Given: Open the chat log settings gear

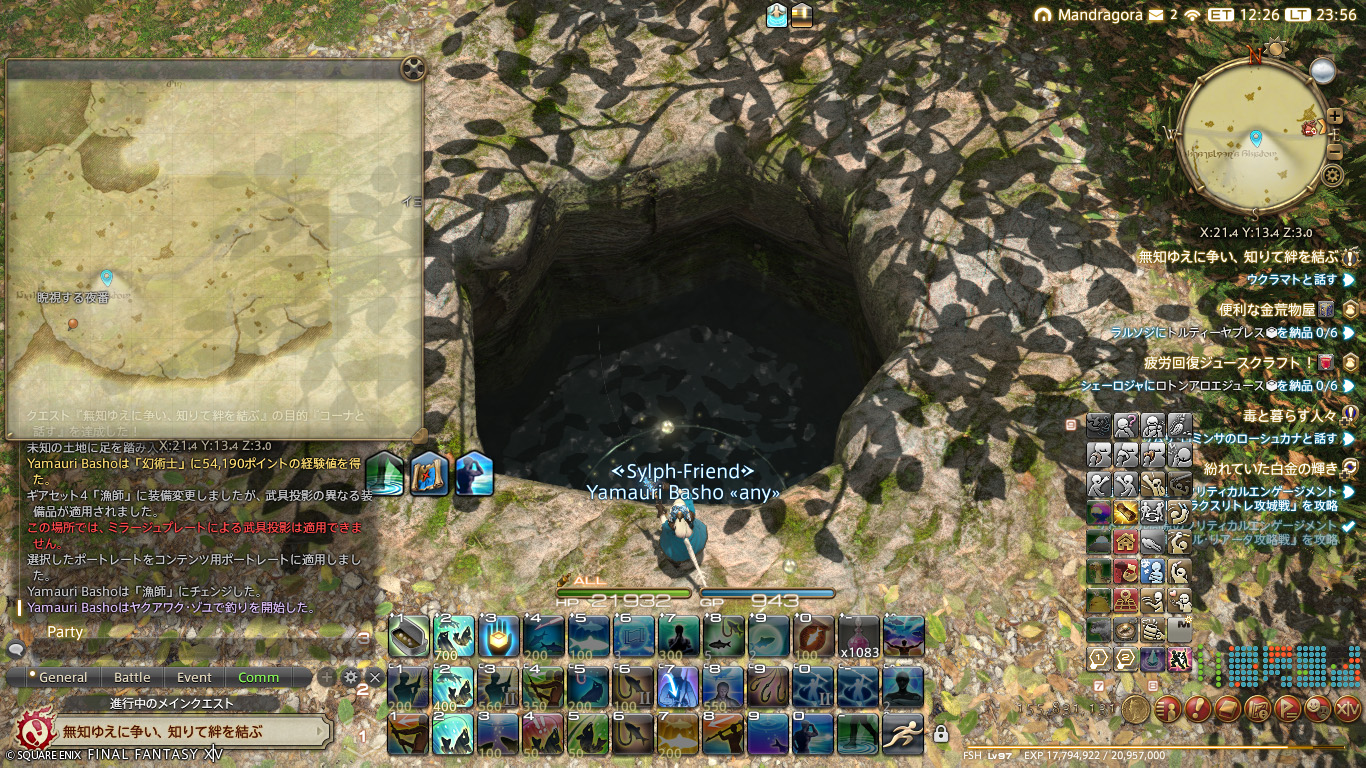Looking at the screenshot, I should (351, 677).
